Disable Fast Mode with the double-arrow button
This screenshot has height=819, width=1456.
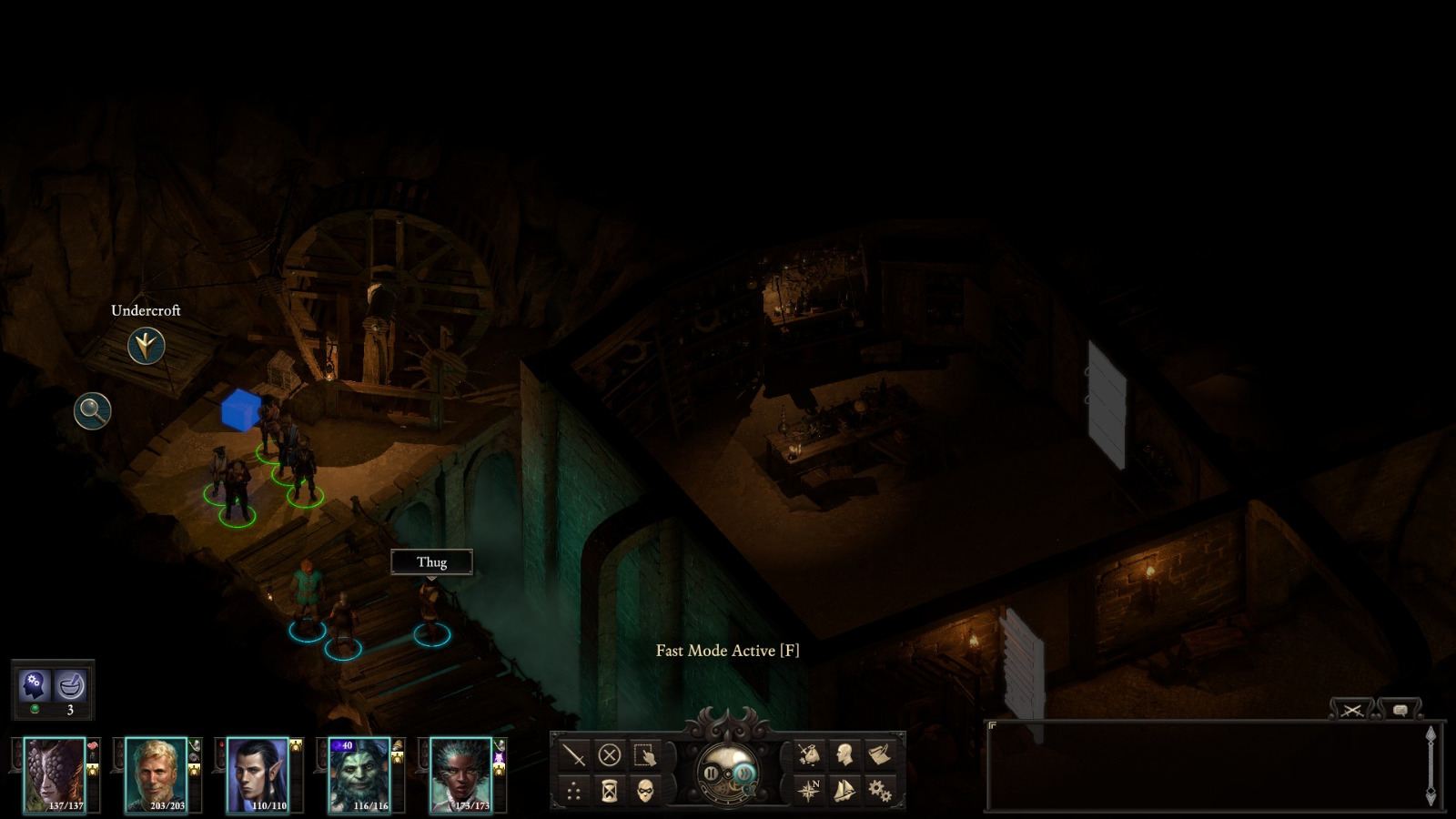(744, 771)
